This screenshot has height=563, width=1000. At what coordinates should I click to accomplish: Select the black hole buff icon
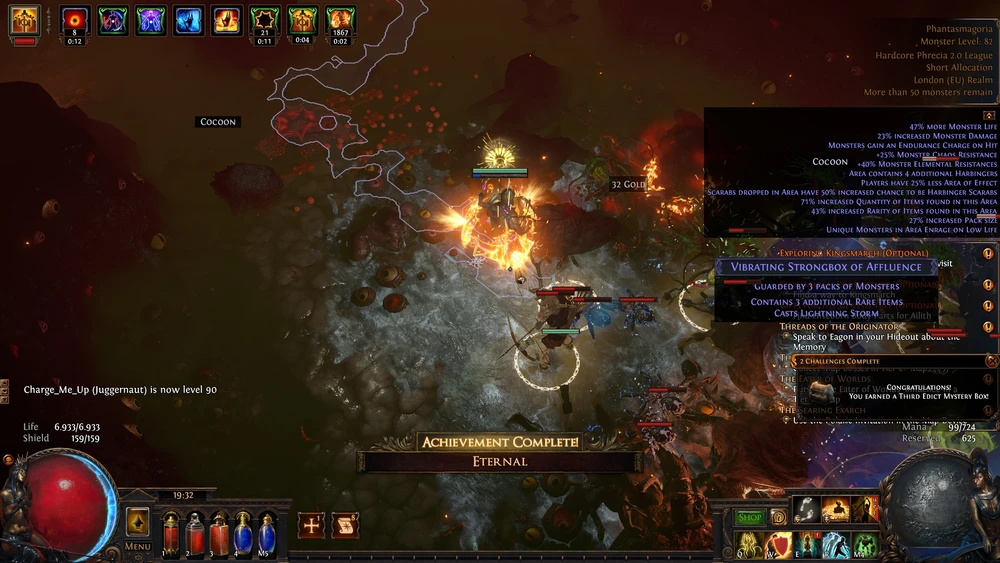tap(75, 20)
